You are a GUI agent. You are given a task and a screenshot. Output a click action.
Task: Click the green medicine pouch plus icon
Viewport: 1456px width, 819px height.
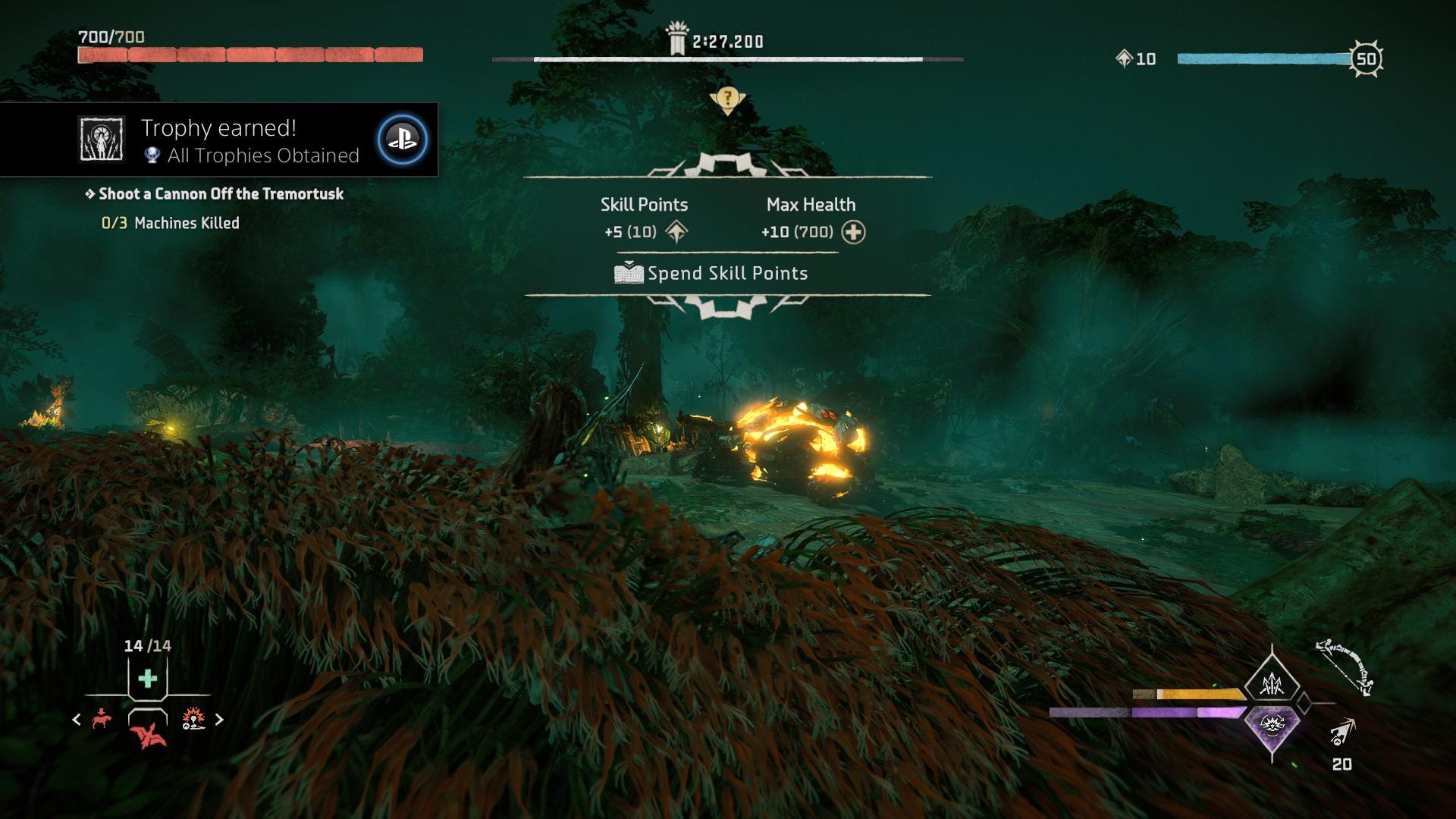pyautogui.click(x=148, y=677)
